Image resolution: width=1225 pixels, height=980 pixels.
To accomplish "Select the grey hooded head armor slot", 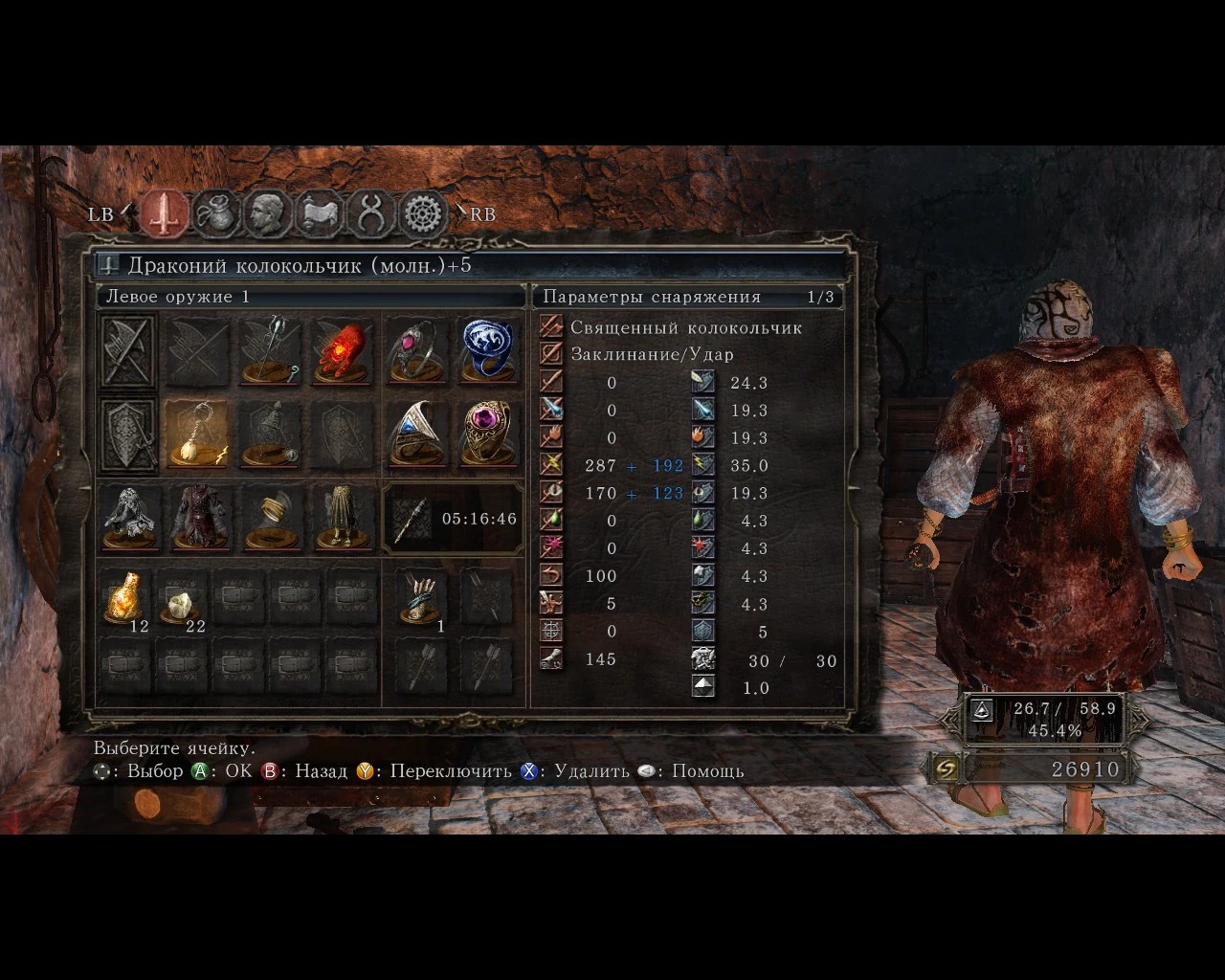I will tap(129, 519).
